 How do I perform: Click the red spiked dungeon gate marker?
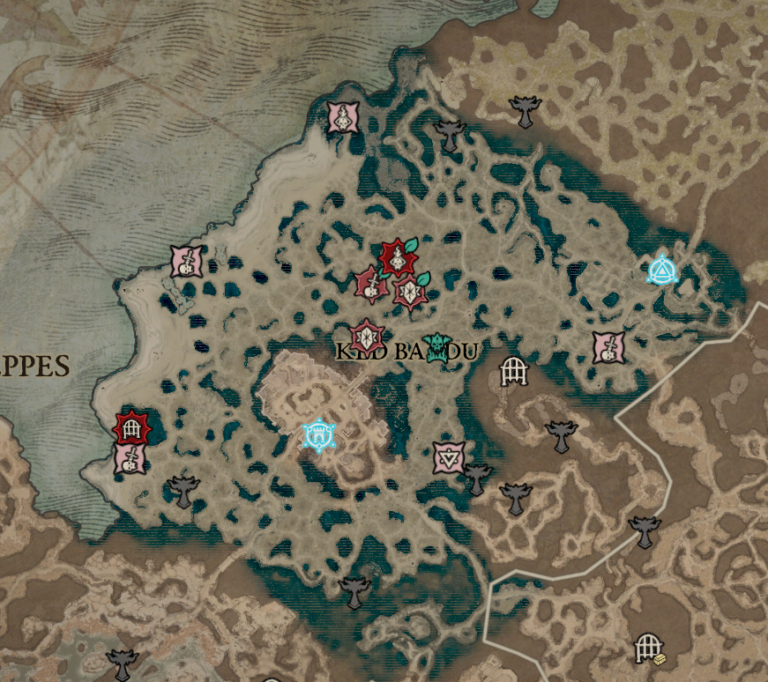tap(130, 427)
